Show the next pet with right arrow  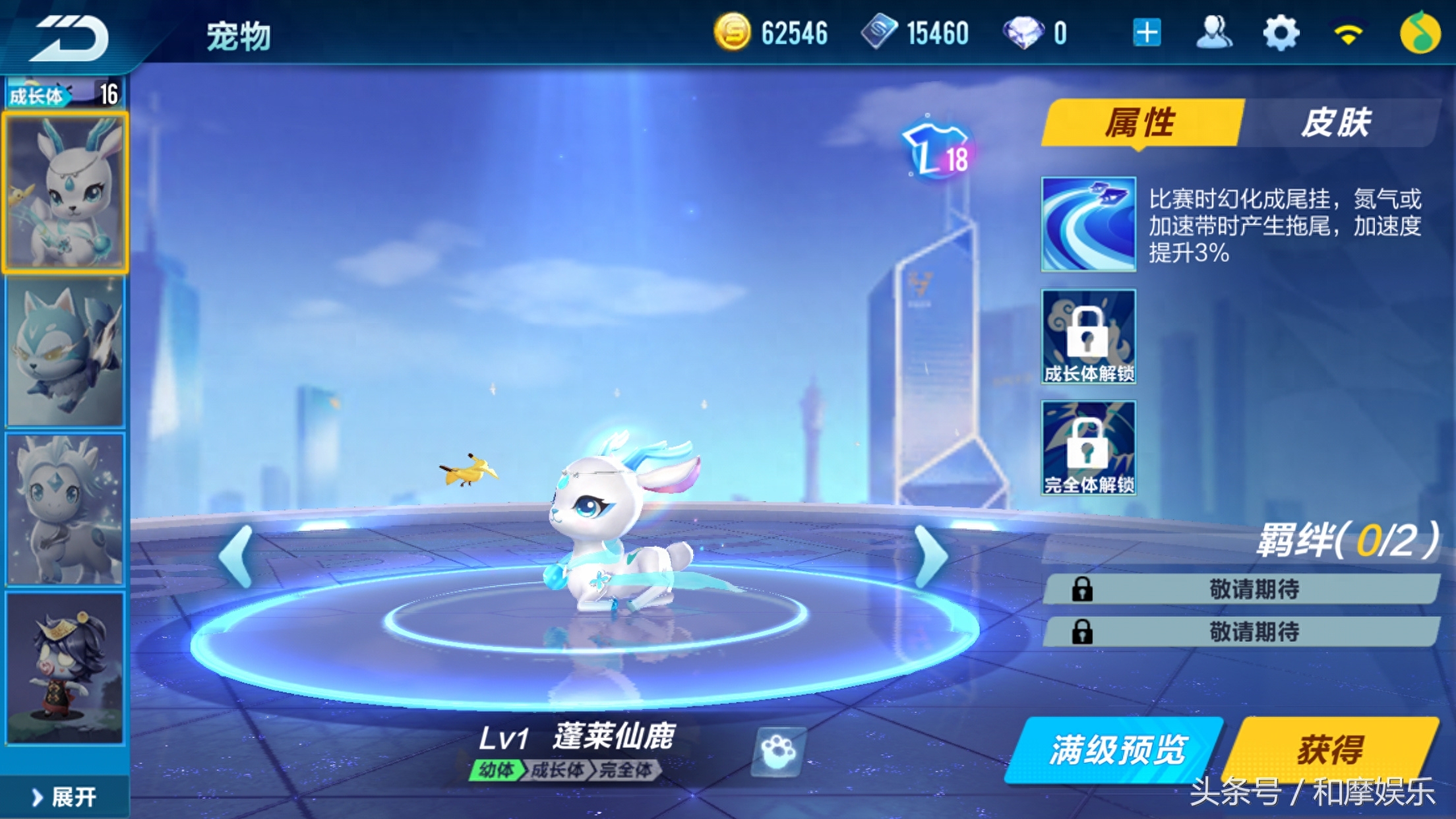930,557
